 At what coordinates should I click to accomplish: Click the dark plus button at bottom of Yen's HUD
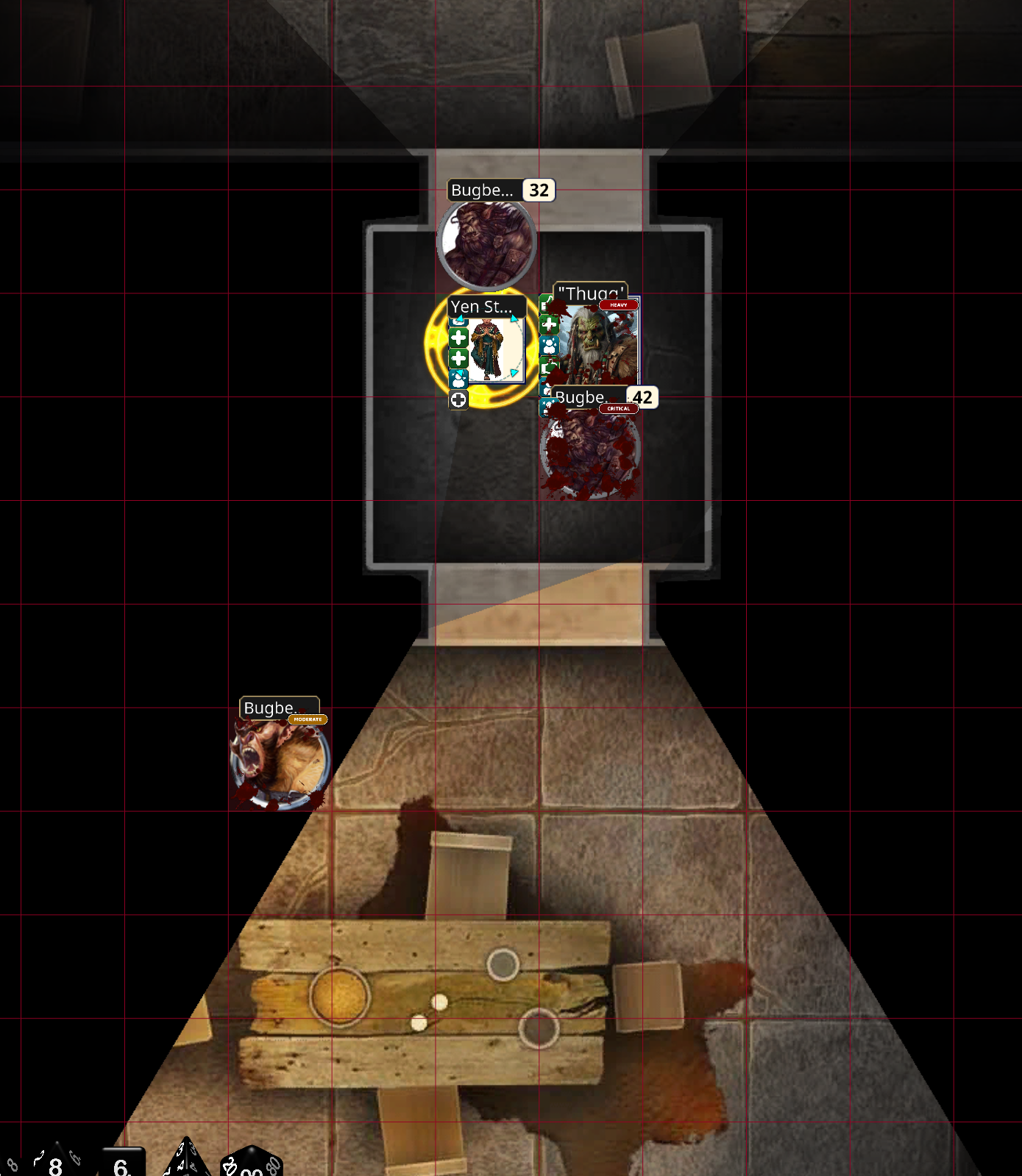click(458, 400)
